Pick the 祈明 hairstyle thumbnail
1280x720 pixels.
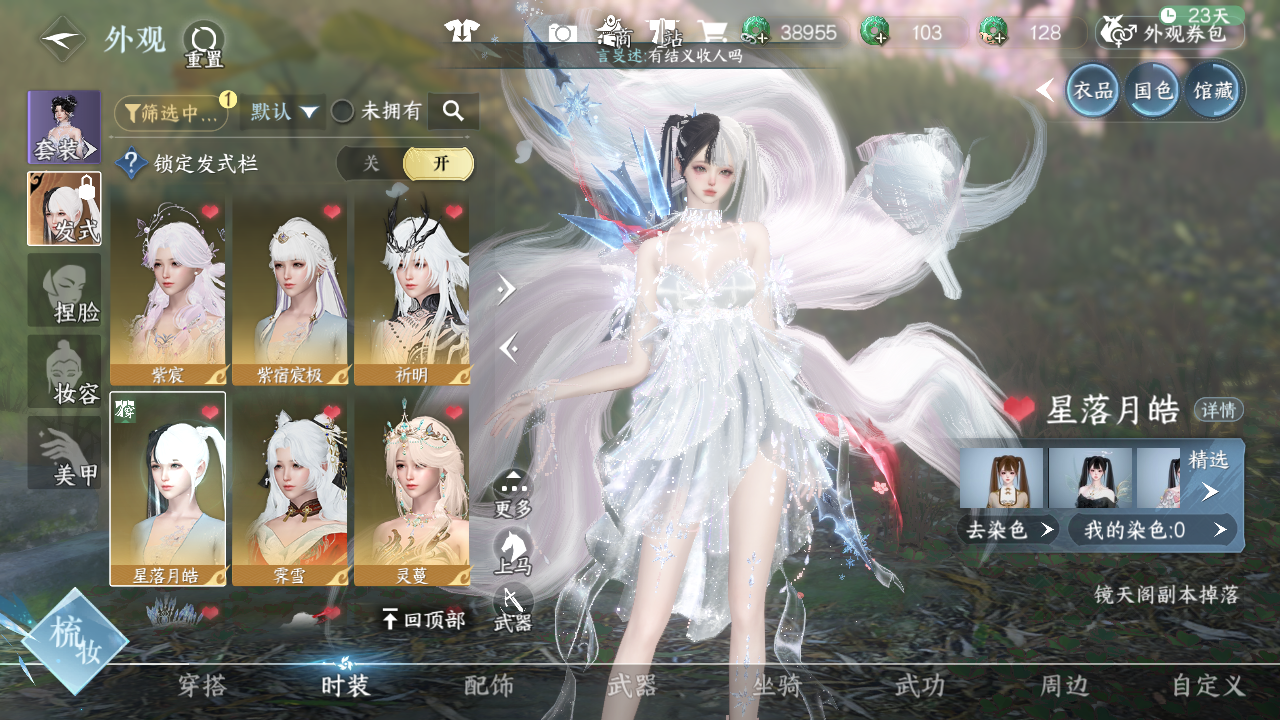point(411,290)
